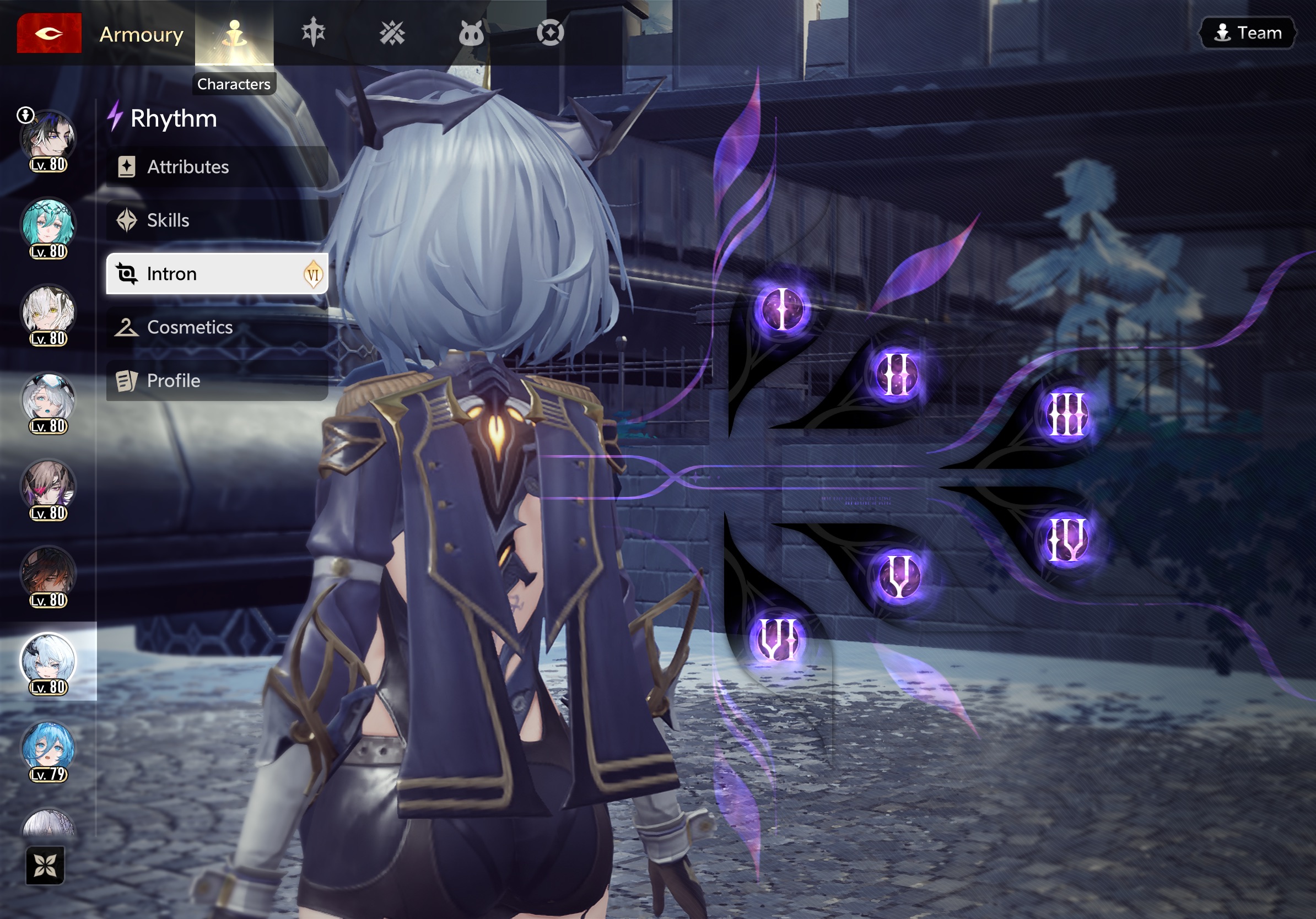This screenshot has width=1316, height=919.
Task: Open the crossed-swords tab in Armoury
Action: [x=392, y=33]
